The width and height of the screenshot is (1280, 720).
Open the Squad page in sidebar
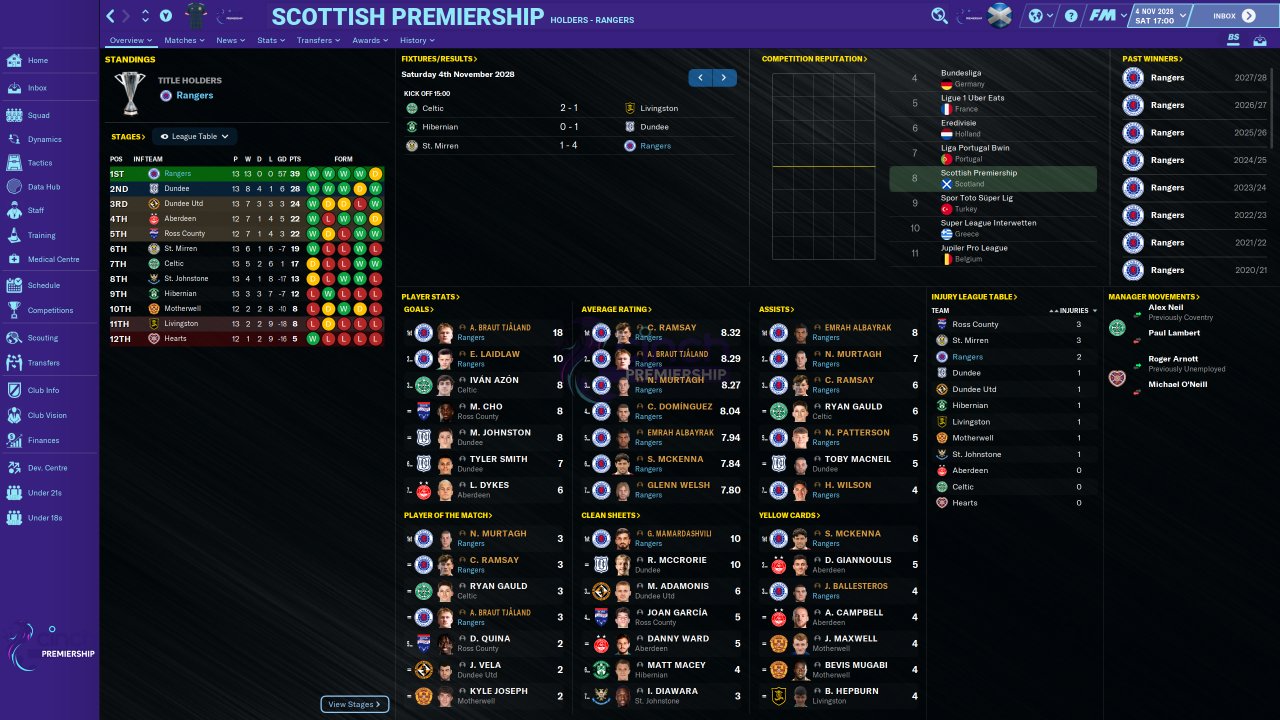38,115
